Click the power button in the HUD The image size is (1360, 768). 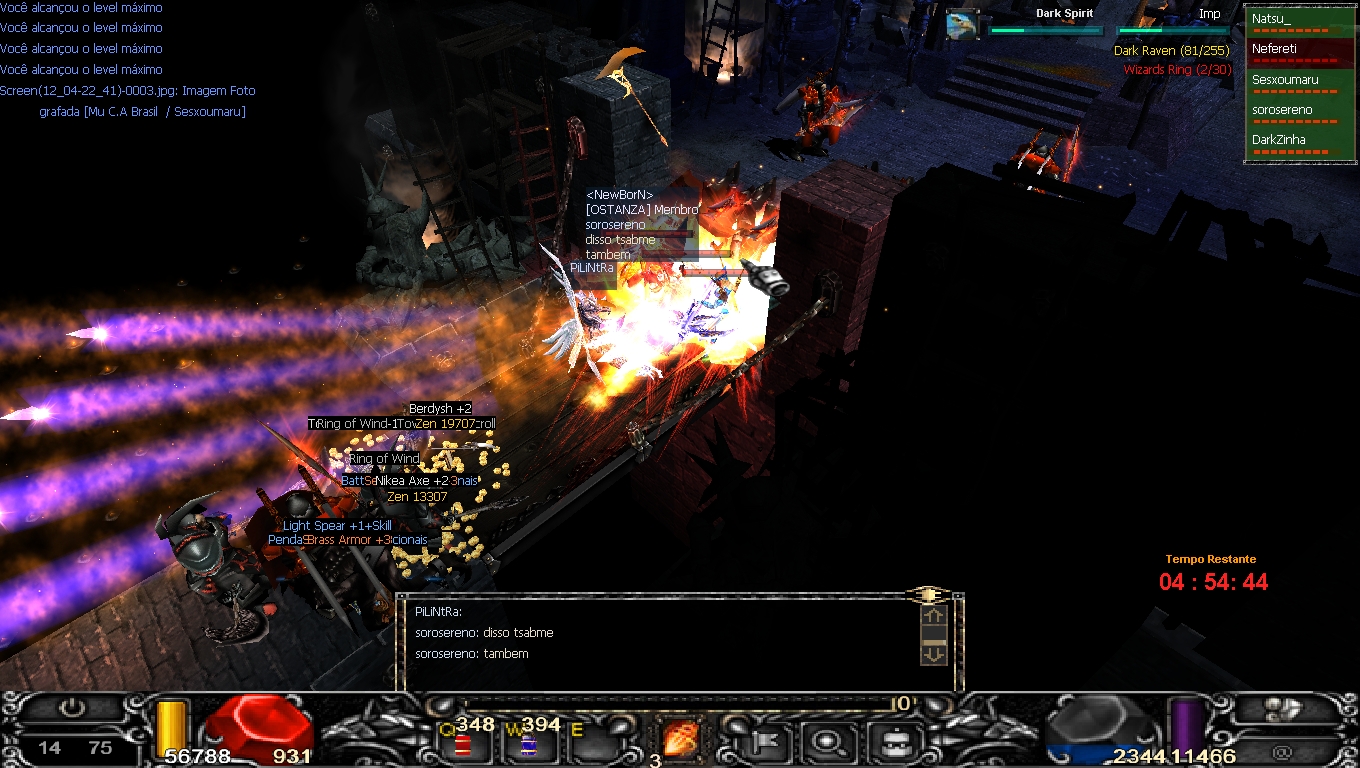tap(72, 708)
